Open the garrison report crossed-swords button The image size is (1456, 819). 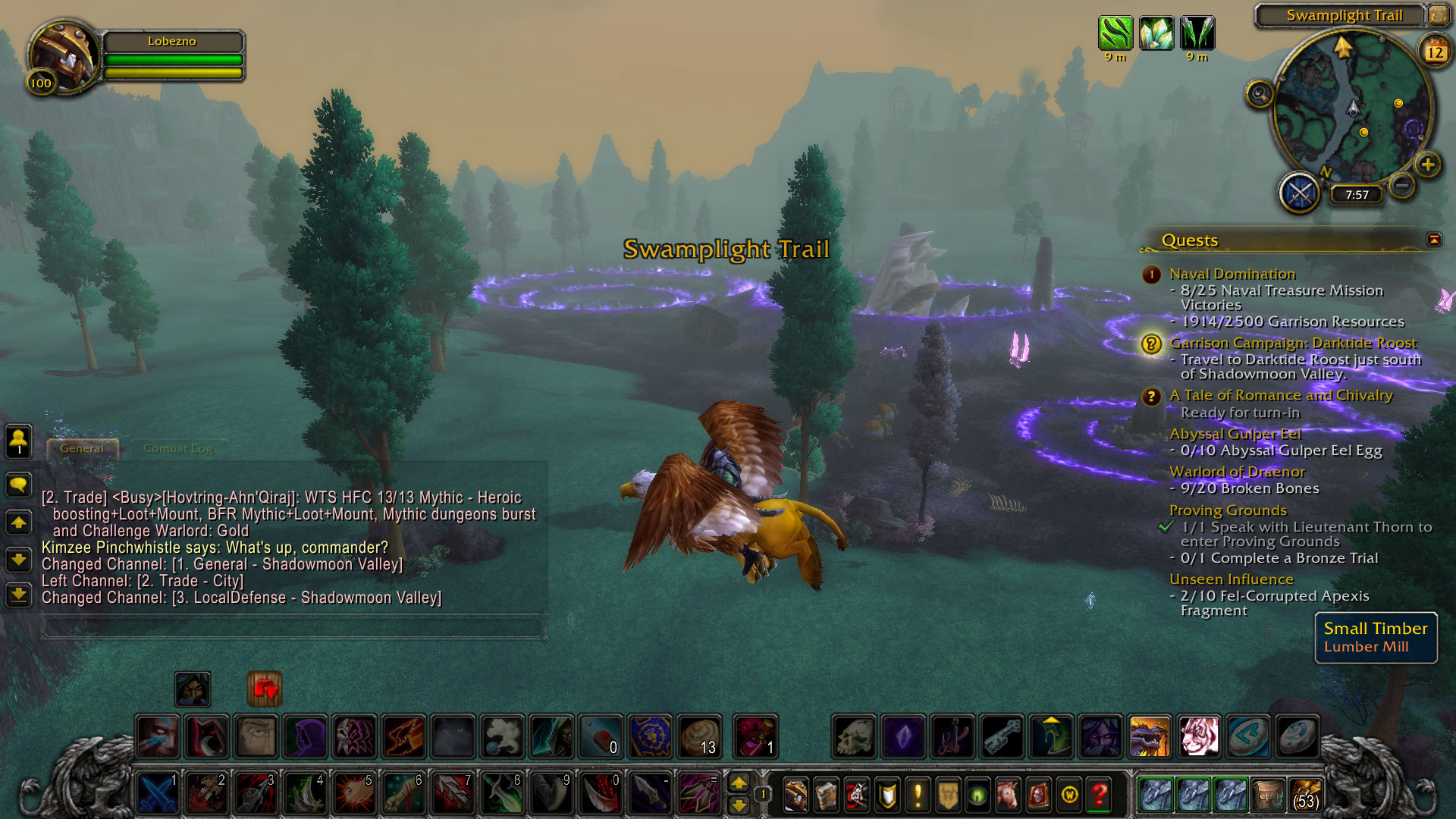pyautogui.click(x=1300, y=193)
